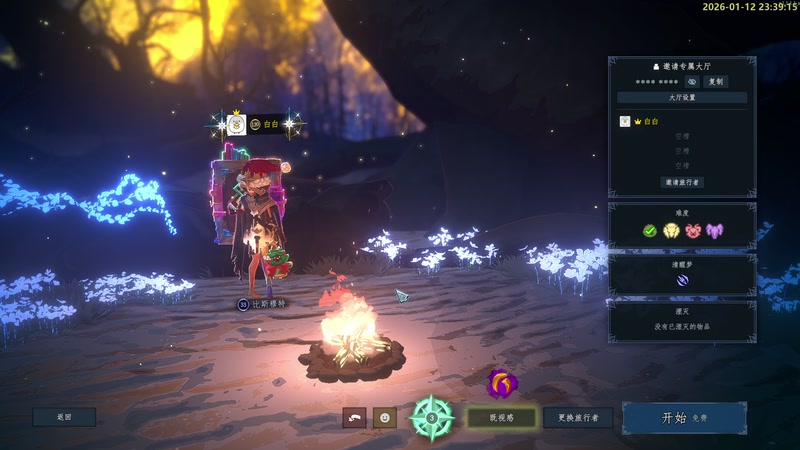The width and height of the screenshot is (800, 450).
Task: Toggle lobby code visibility eye icon
Action: [691, 81]
